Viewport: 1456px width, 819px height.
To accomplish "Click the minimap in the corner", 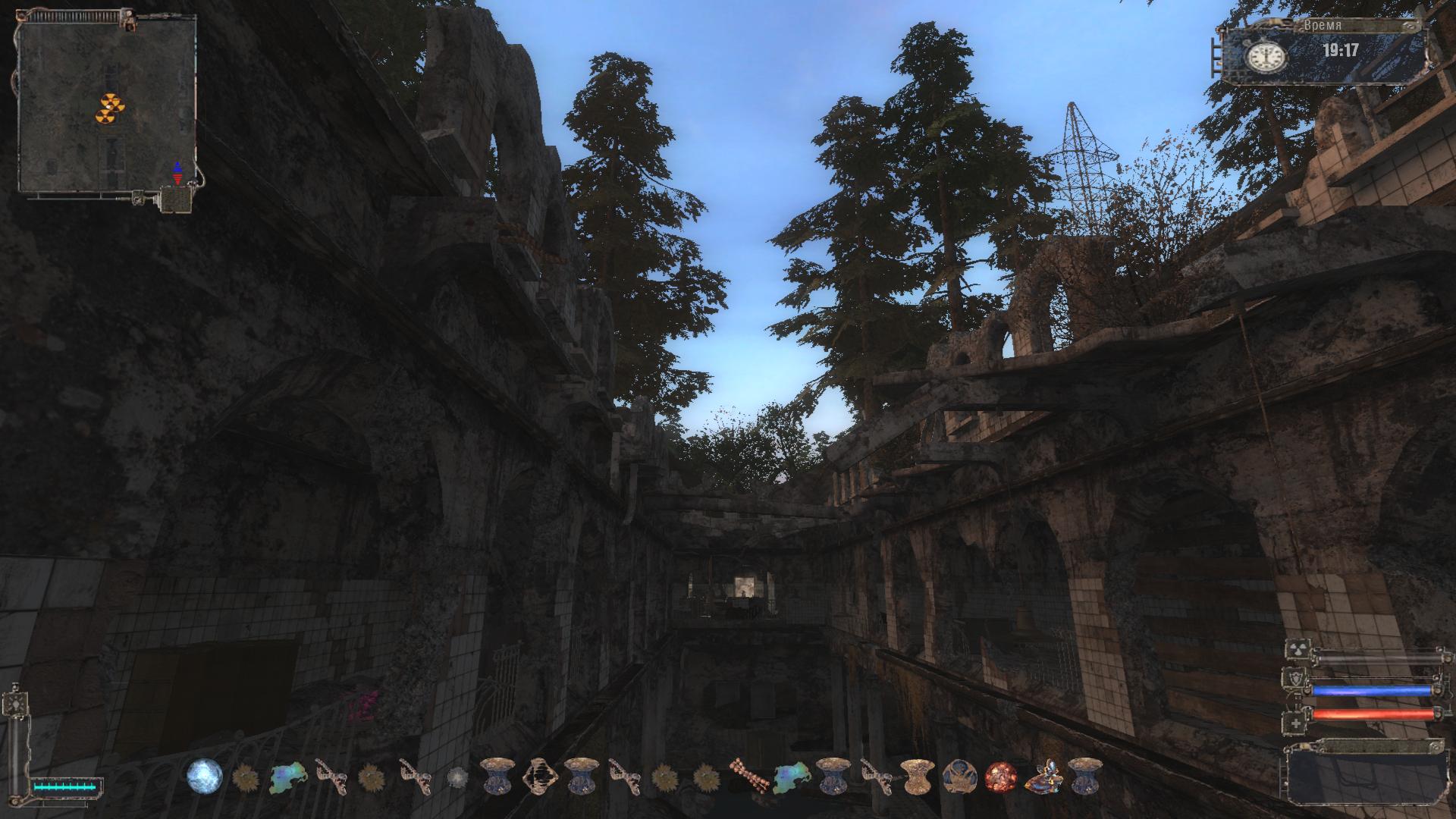I will click(106, 106).
